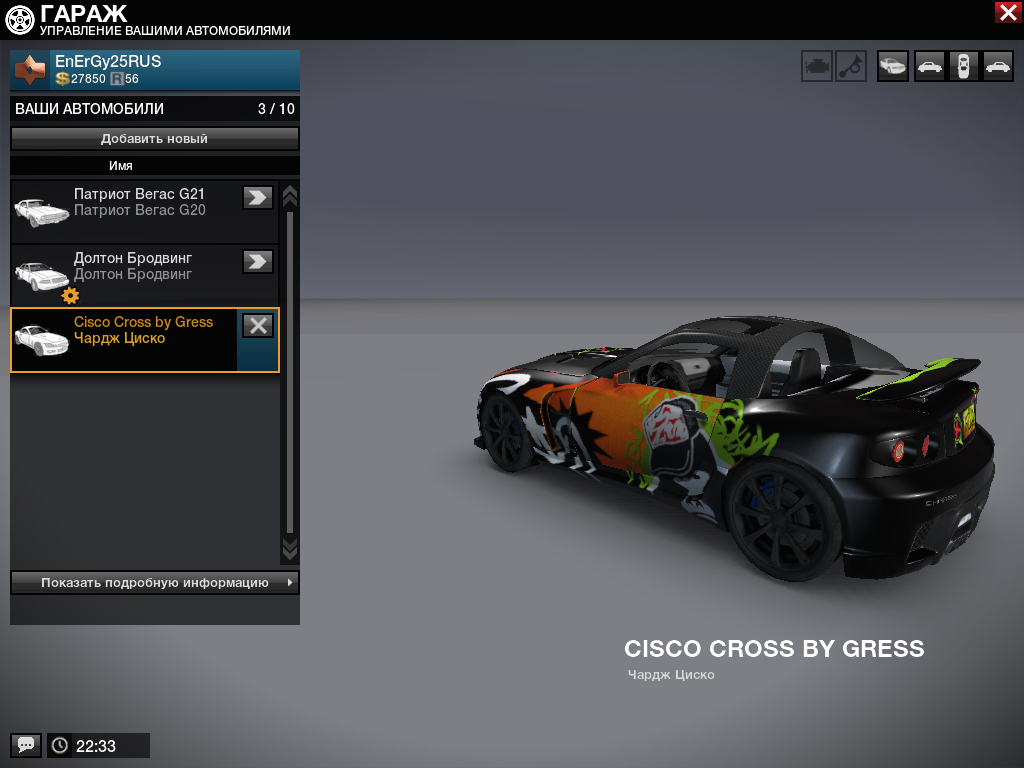Switch to the three-quarter car view
The image size is (1024, 768).
[893, 66]
